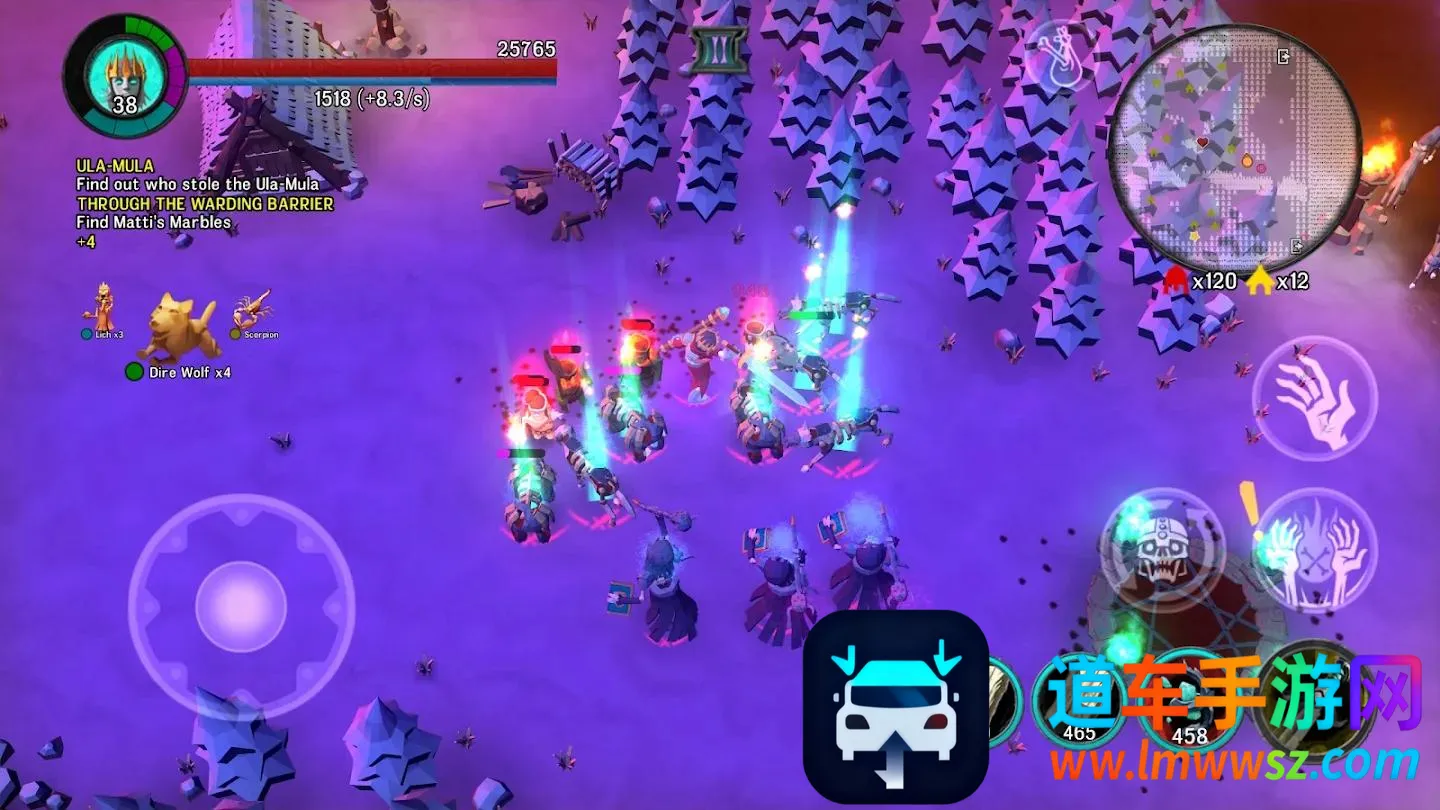Trigger the two hands and crossbones ability
This screenshot has height=810, width=1440.
[x=1314, y=550]
